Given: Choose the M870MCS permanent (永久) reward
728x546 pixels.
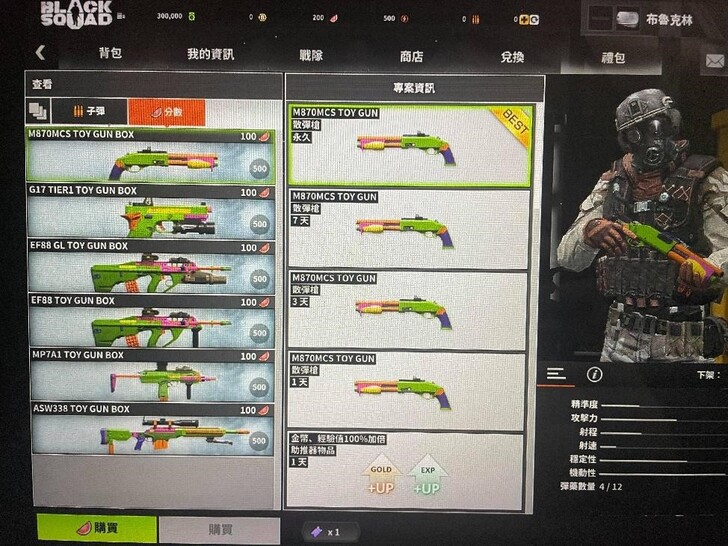Looking at the screenshot, I should [409, 145].
